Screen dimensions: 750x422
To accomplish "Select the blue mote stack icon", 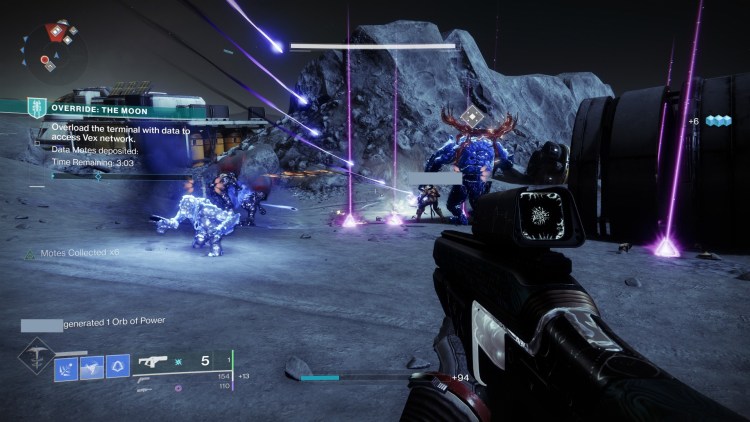I will 718,121.
